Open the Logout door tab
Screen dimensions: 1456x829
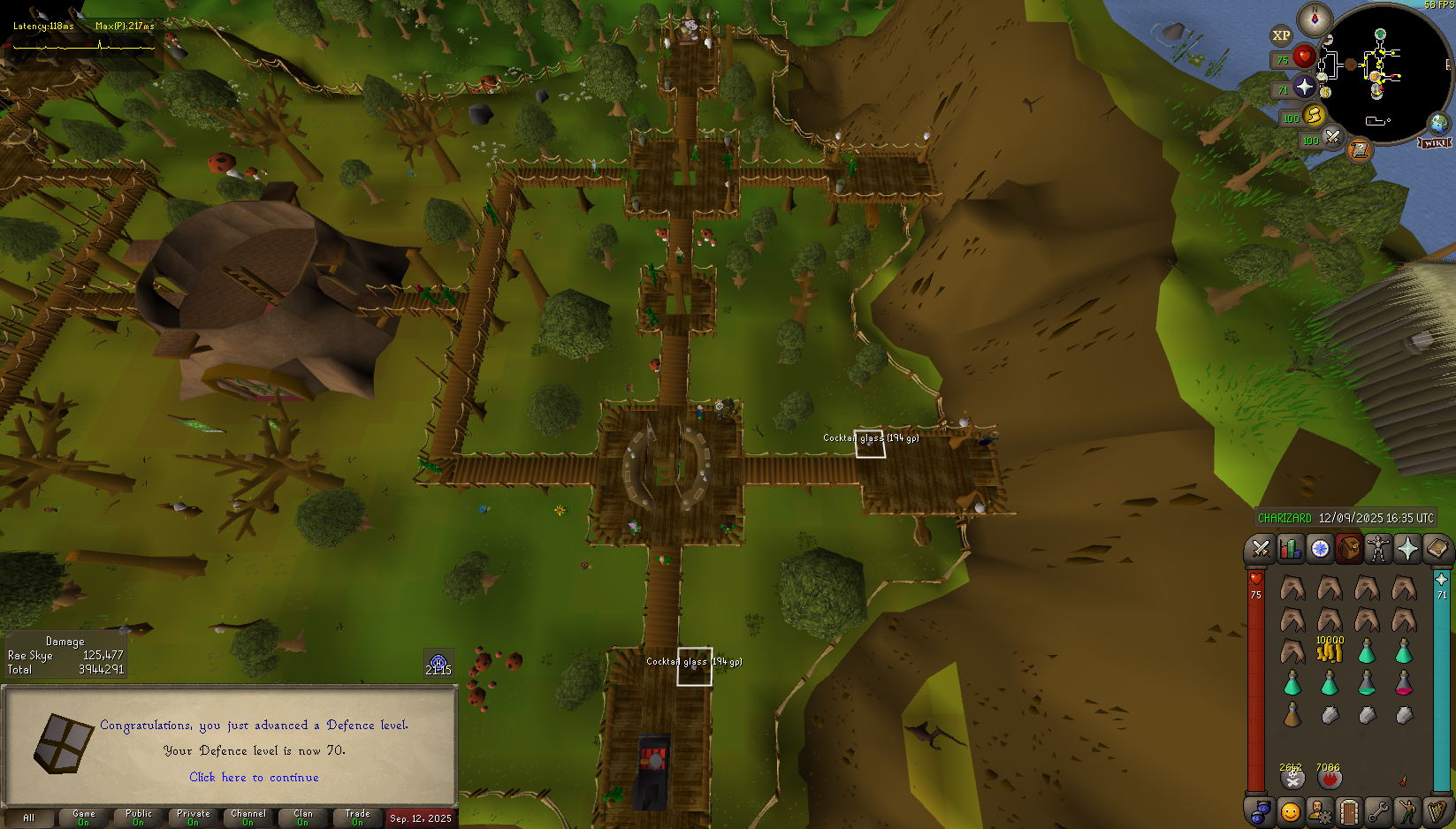pyautogui.click(x=1348, y=811)
